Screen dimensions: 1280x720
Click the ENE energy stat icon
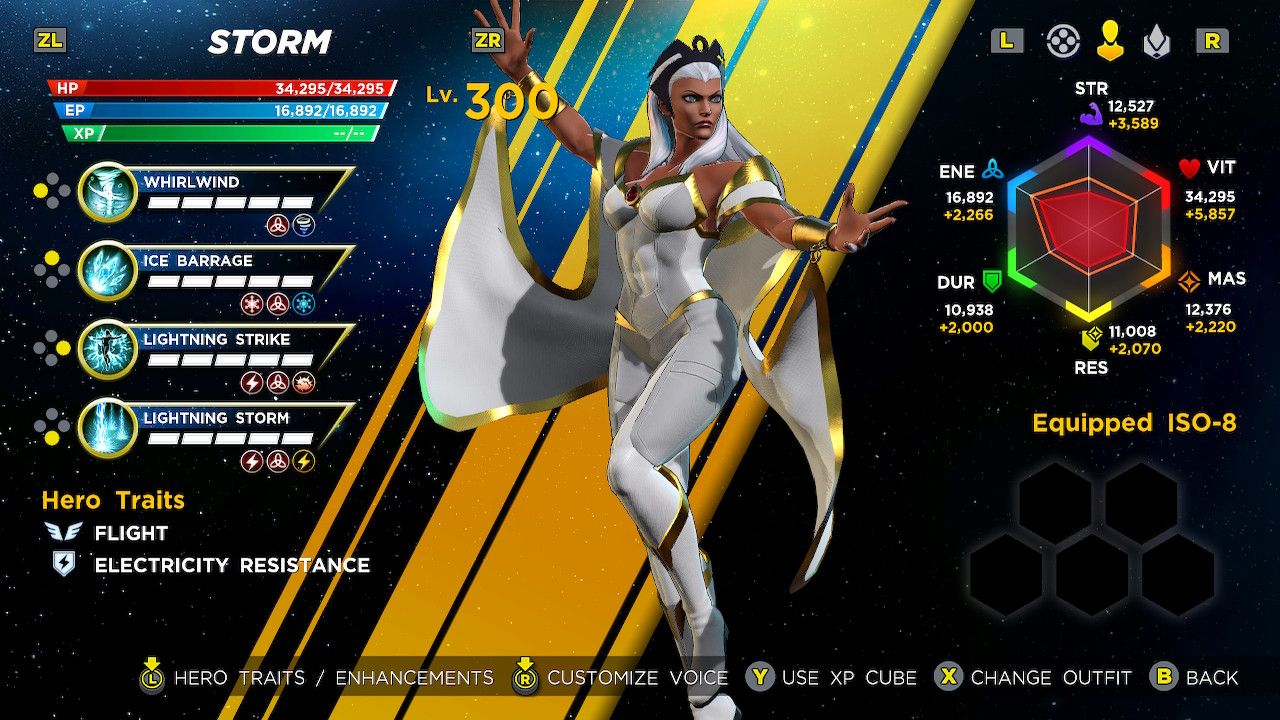click(994, 168)
